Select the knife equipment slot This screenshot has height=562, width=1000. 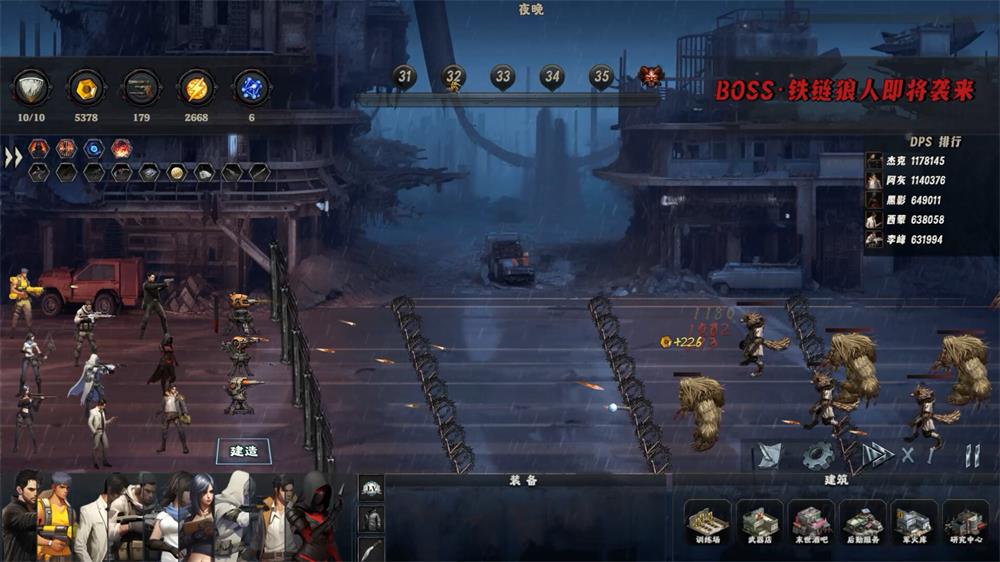(371, 548)
